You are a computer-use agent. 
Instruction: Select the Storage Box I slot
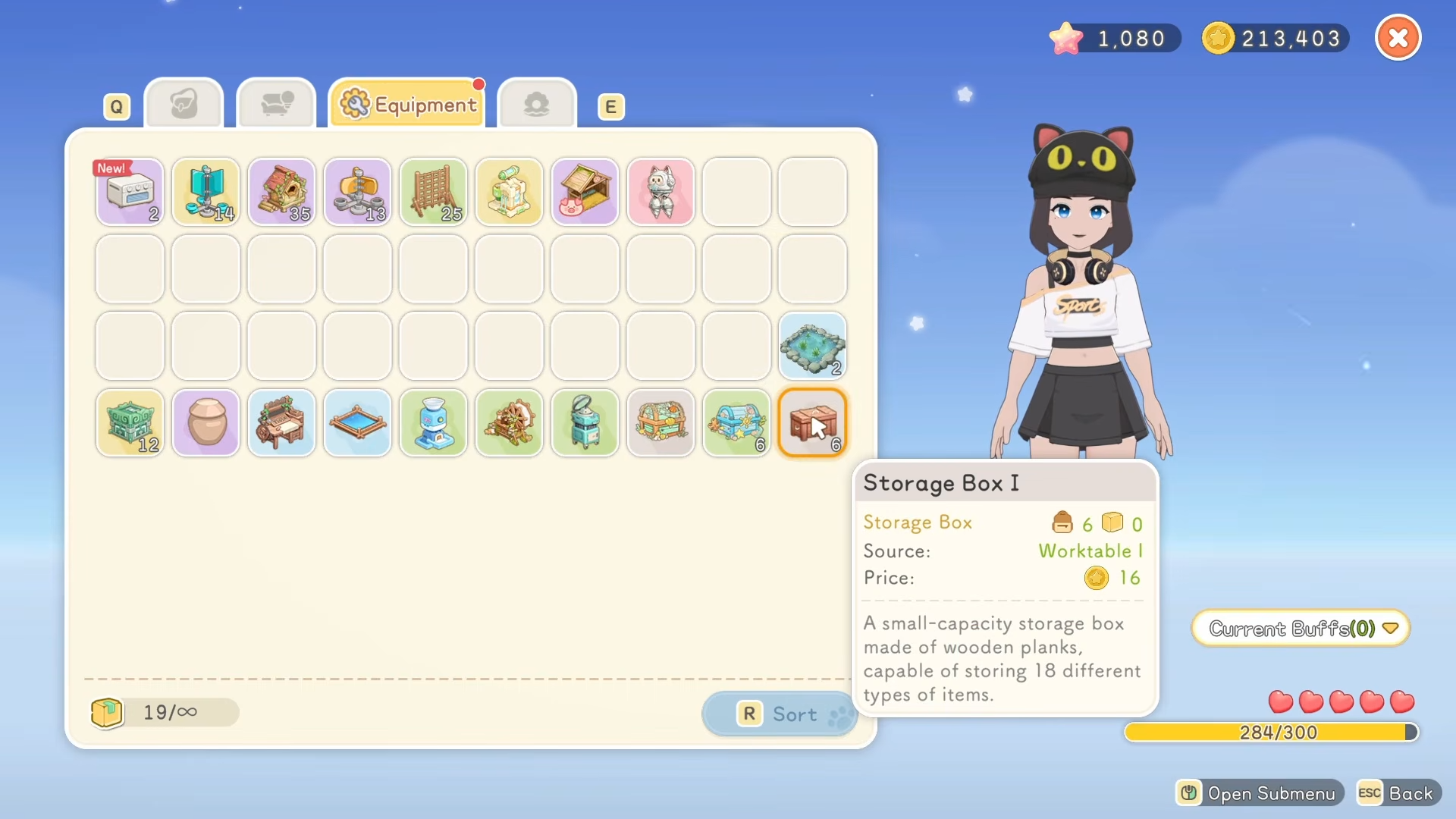point(812,422)
